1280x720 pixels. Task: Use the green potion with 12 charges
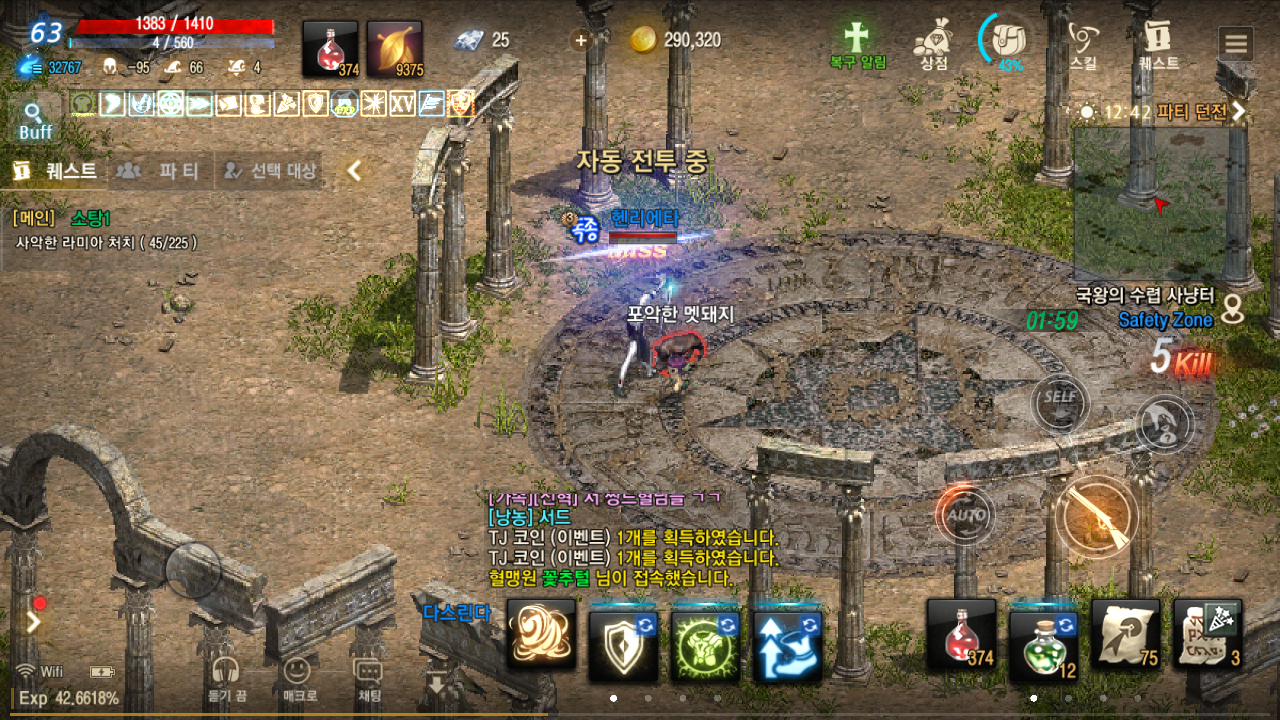1043,634
